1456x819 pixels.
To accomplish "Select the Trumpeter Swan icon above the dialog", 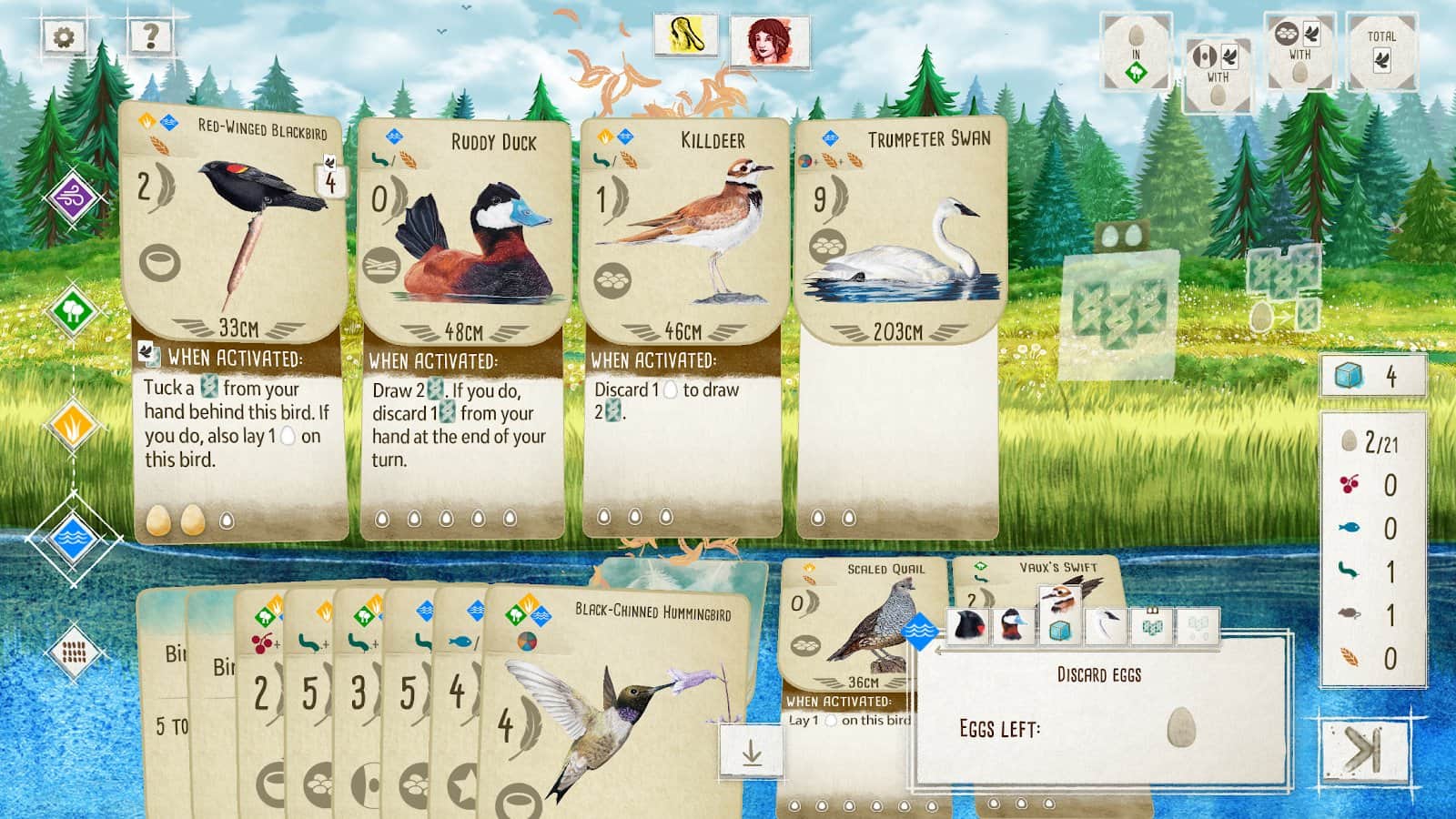I will pos(1104,626).
